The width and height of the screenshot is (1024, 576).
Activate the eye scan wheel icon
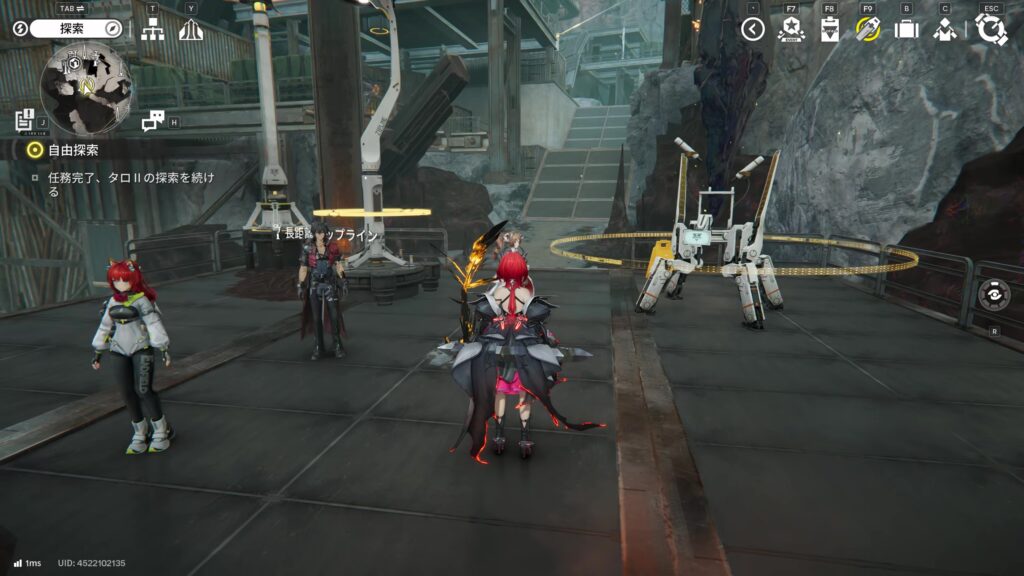click(x=994, y=295)
